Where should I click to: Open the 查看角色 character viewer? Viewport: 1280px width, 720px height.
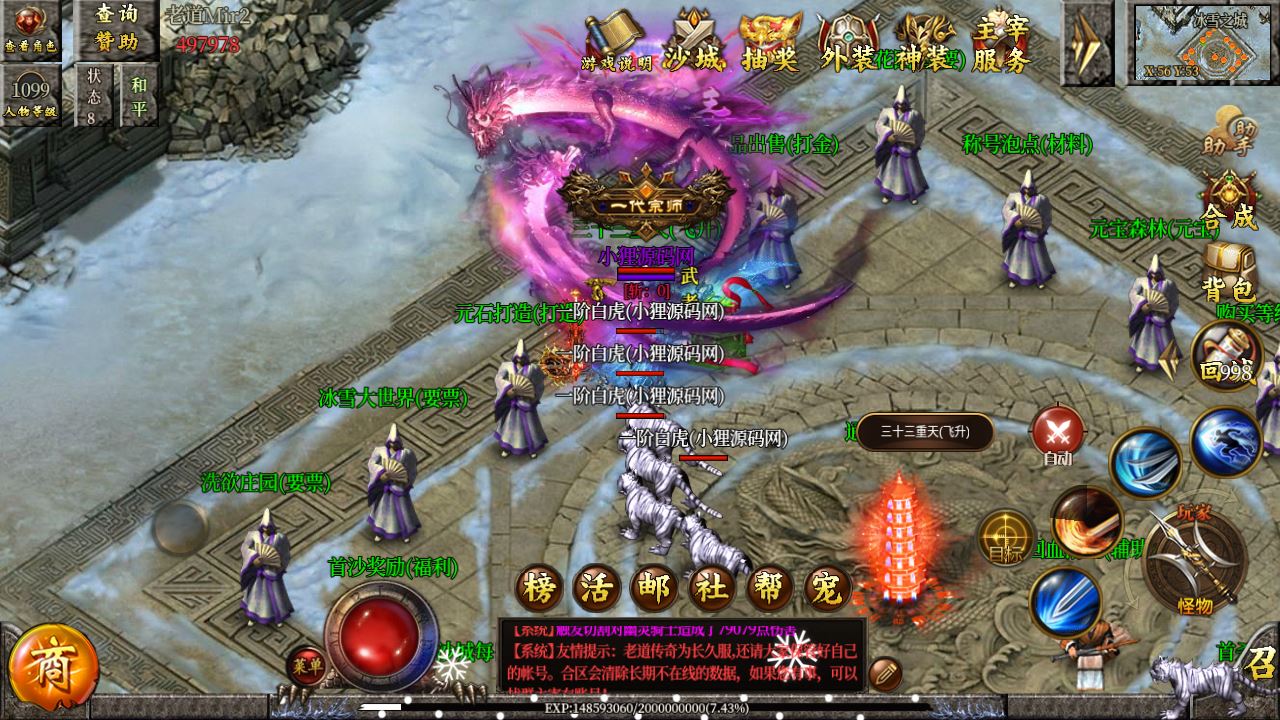(x=30, y=27)
